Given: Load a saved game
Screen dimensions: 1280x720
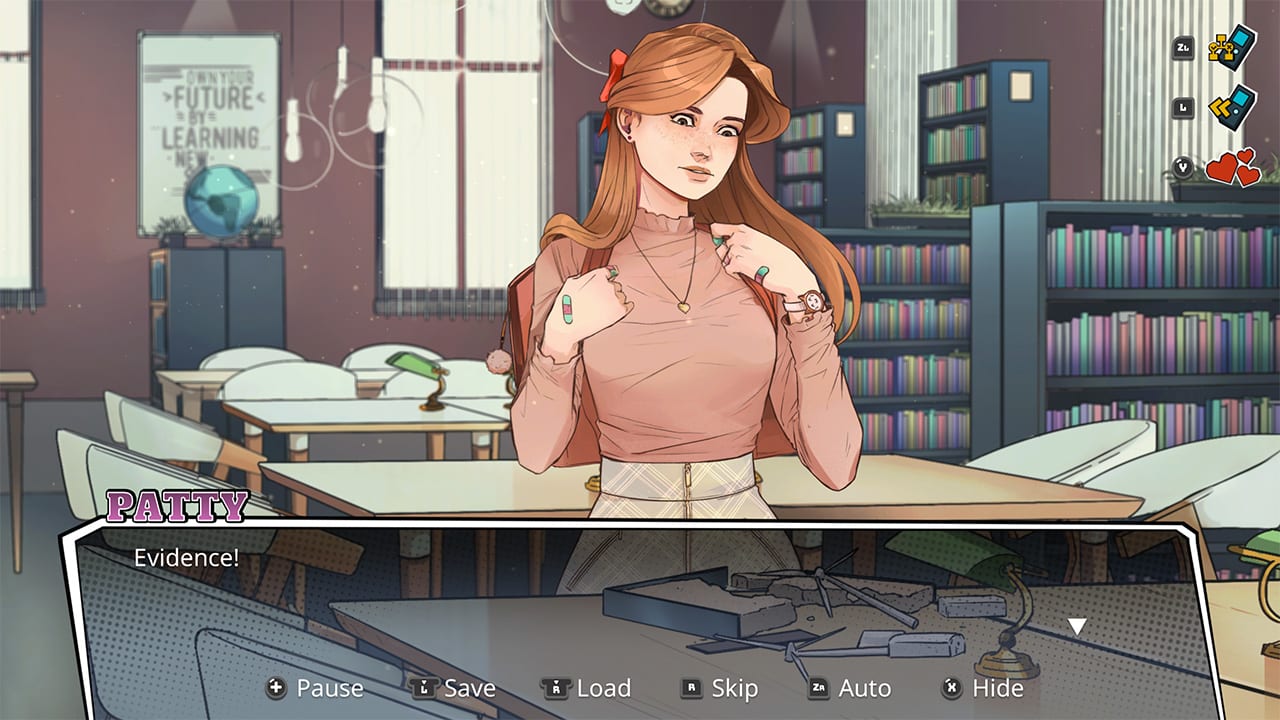Looking at the screenshot, I should pos(602,688).
